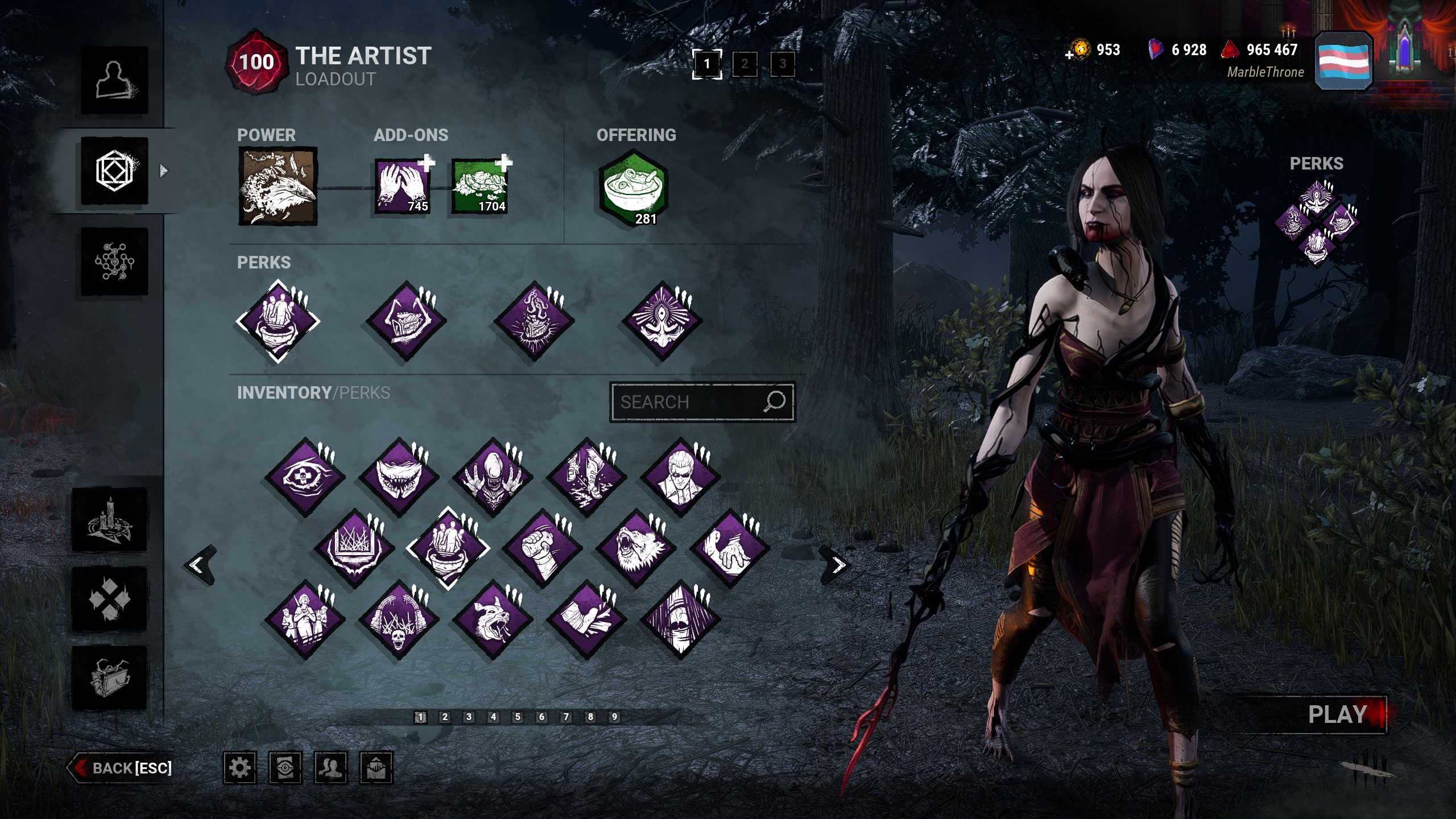1456x819 pixels.
Task: Select the purple gloves add-on slot
Action: coord(402,187)
